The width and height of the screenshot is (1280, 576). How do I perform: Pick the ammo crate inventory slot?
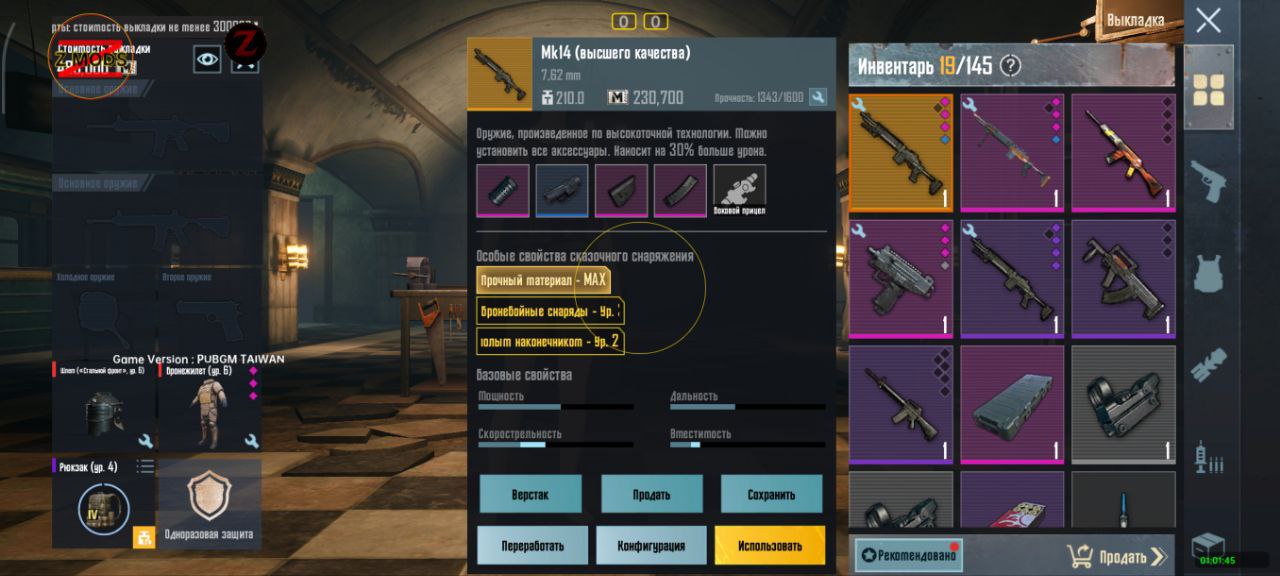[1011, 403]
